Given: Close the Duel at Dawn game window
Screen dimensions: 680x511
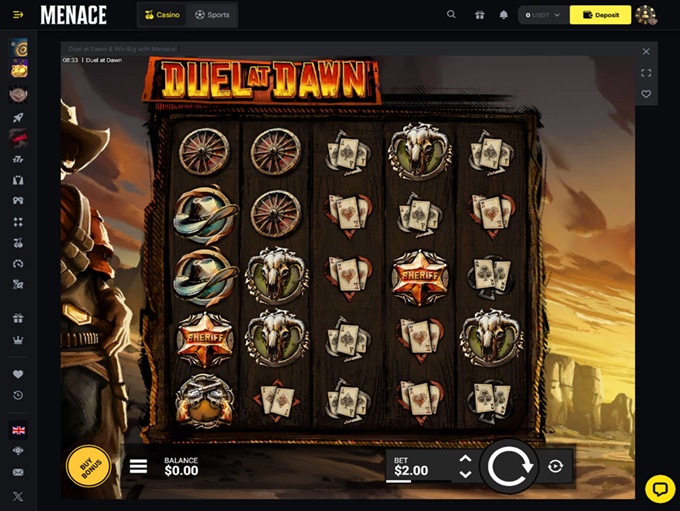Looking at the screenshot, I should tap(646, 51).
